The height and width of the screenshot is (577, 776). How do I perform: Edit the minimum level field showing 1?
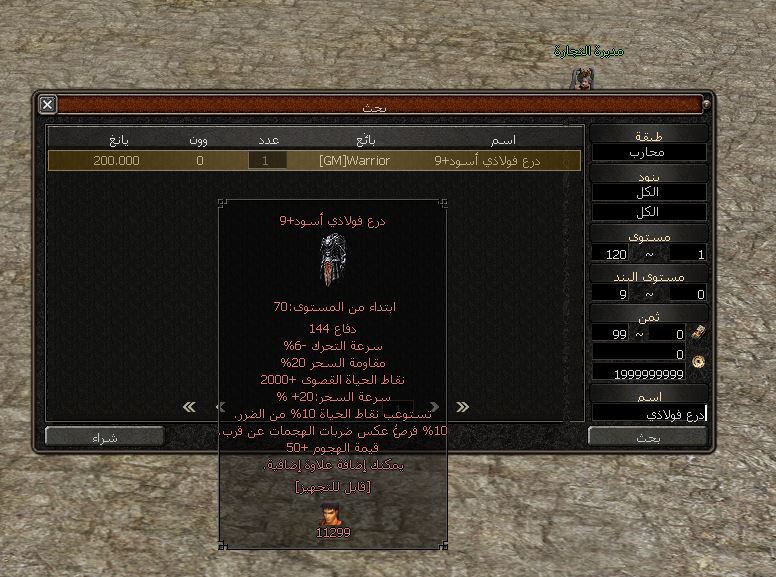[685, 254]
